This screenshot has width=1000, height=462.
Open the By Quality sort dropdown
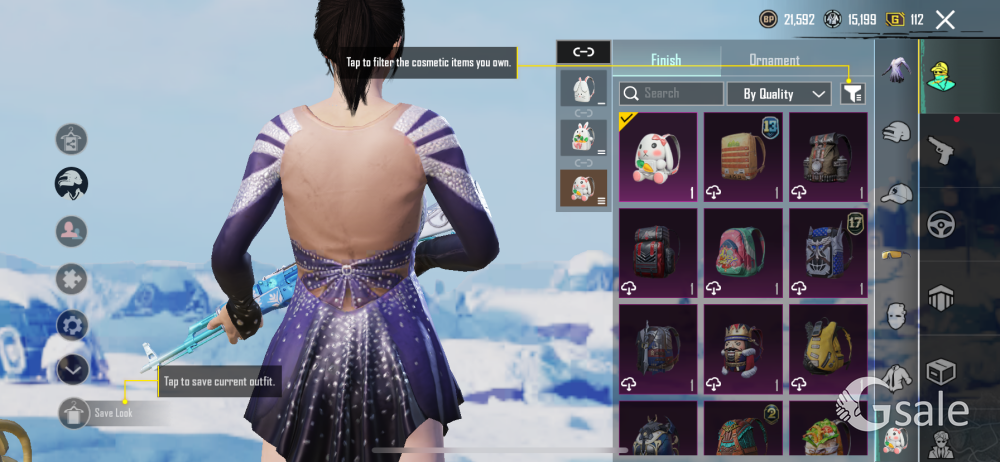(785, 94)
